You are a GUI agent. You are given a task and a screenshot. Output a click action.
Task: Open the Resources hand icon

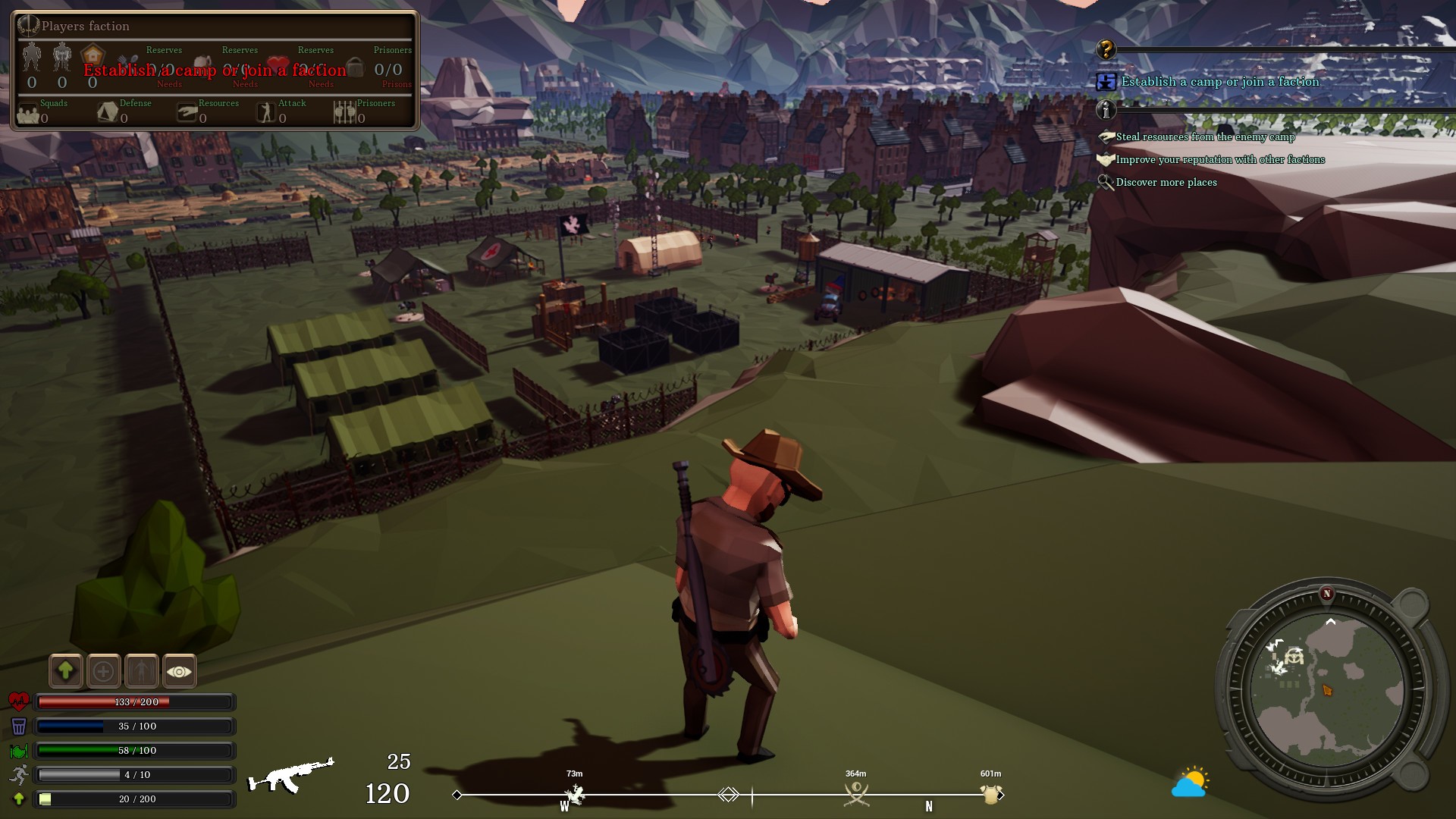click(x=187, y=111)
